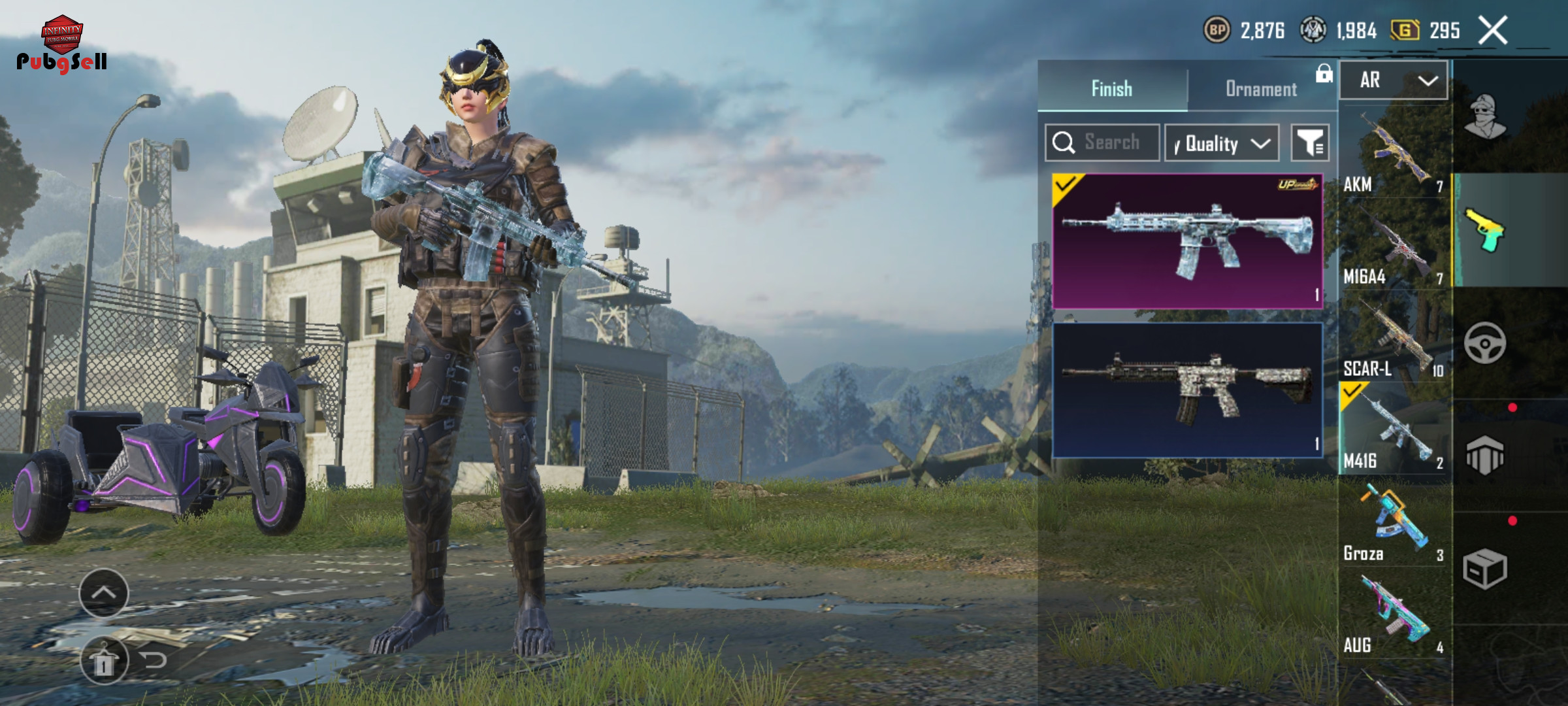The width and height of the screenshot is (1568, 706).
Task: Select AUG in the weapon list
Action: (1394, 614)
